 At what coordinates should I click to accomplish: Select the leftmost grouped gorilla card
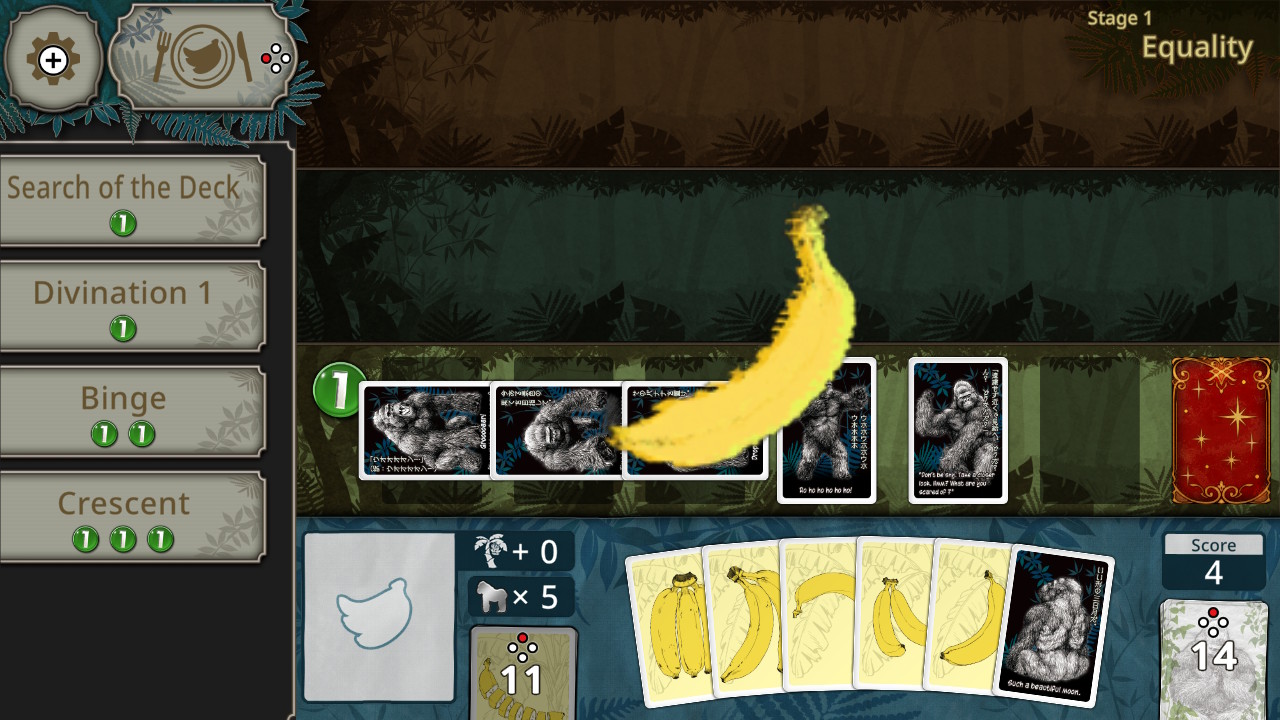coord(423,430)
